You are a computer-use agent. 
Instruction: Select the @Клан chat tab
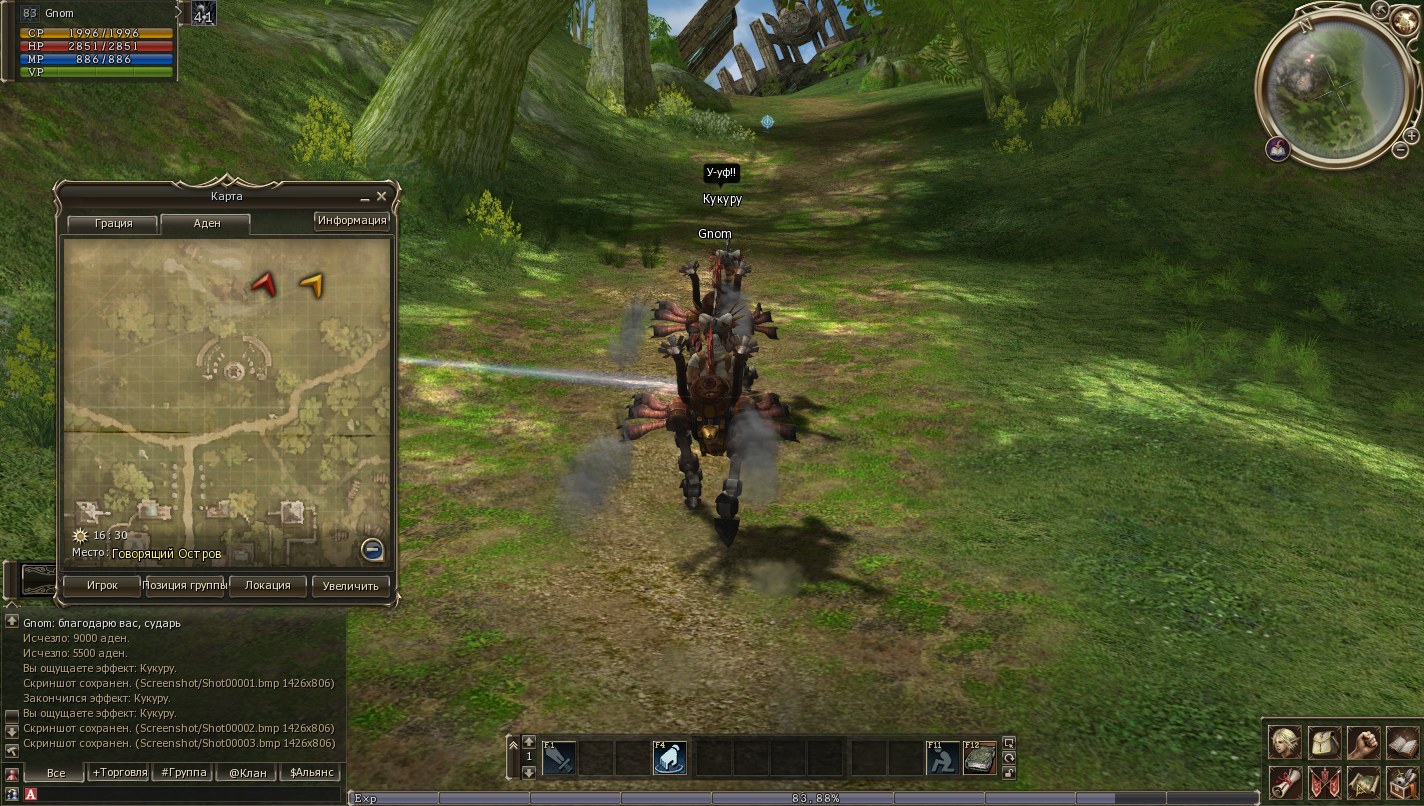click(x=247, y=773)
